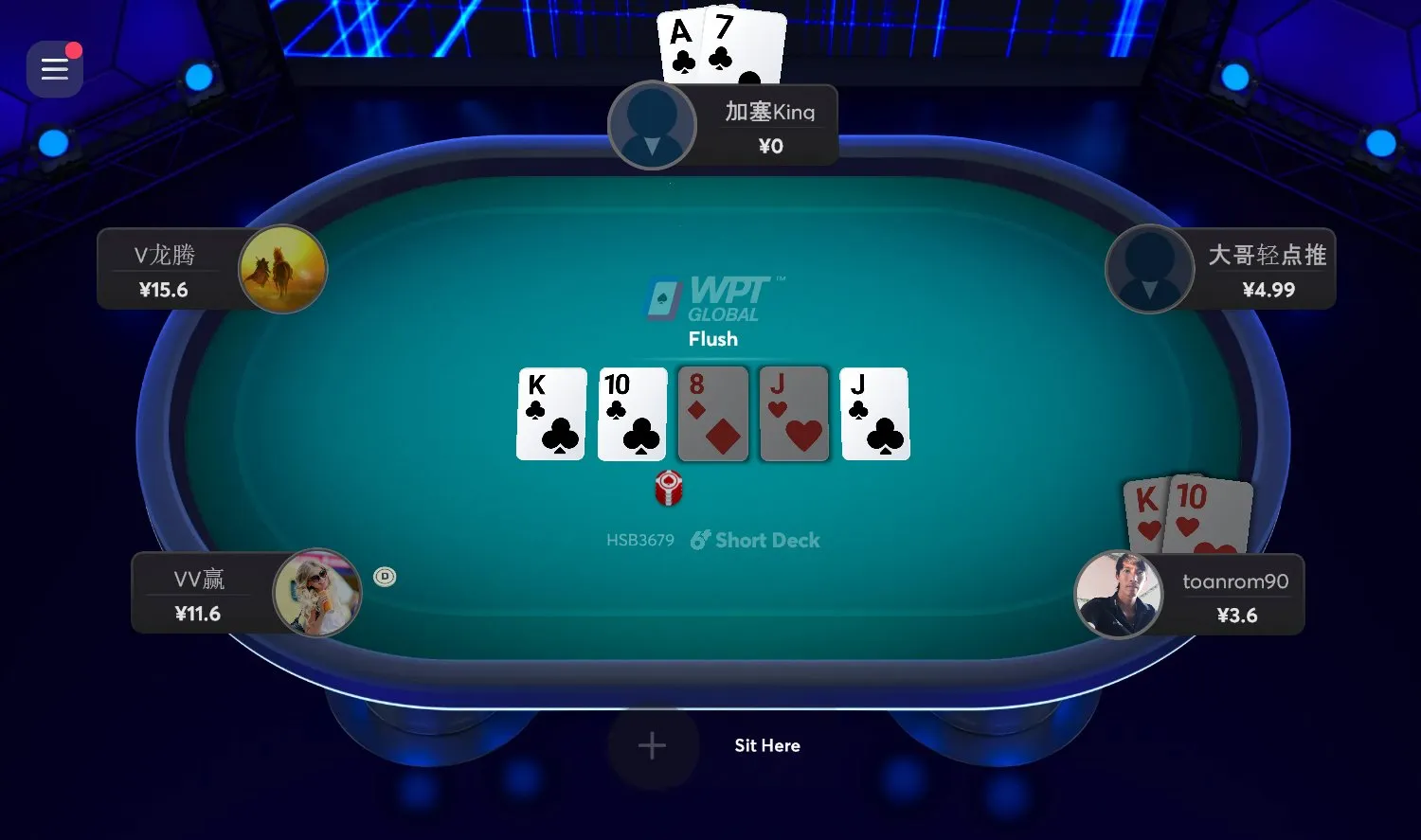The image size is (1421, 840).
Task: Open toanrom90's player avatar photo
Action: click(1119, 594)
